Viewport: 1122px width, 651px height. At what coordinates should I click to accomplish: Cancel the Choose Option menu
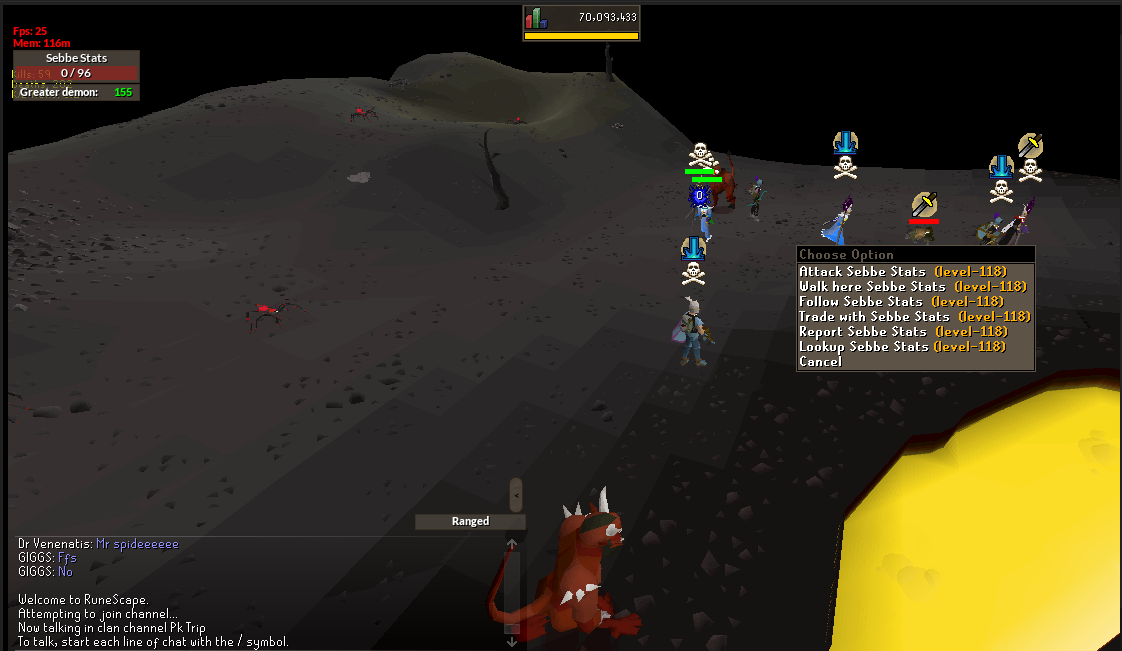tap(821, 361)
